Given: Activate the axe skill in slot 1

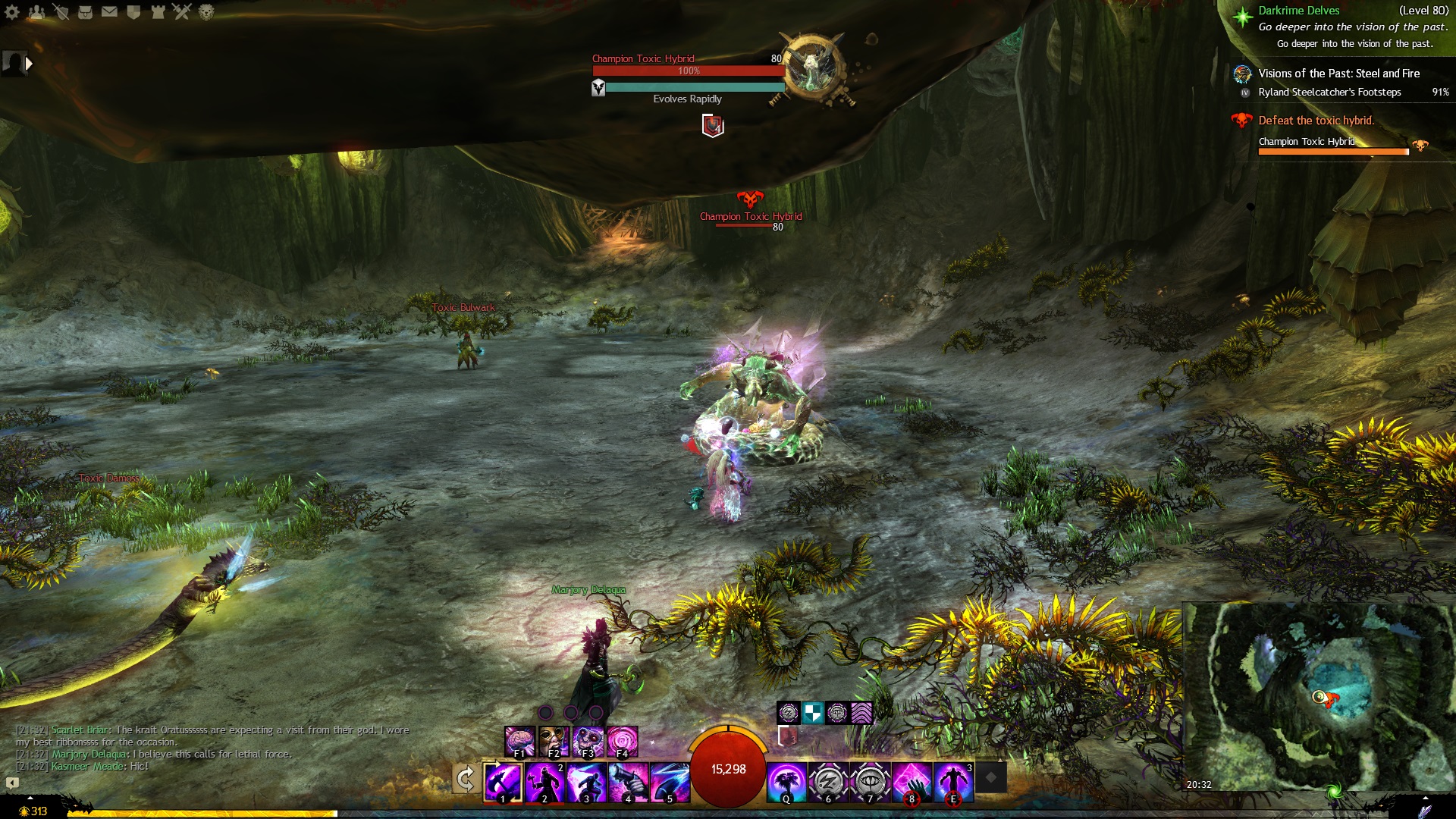Looking at the screenshot, I should (x=504, y=782).
